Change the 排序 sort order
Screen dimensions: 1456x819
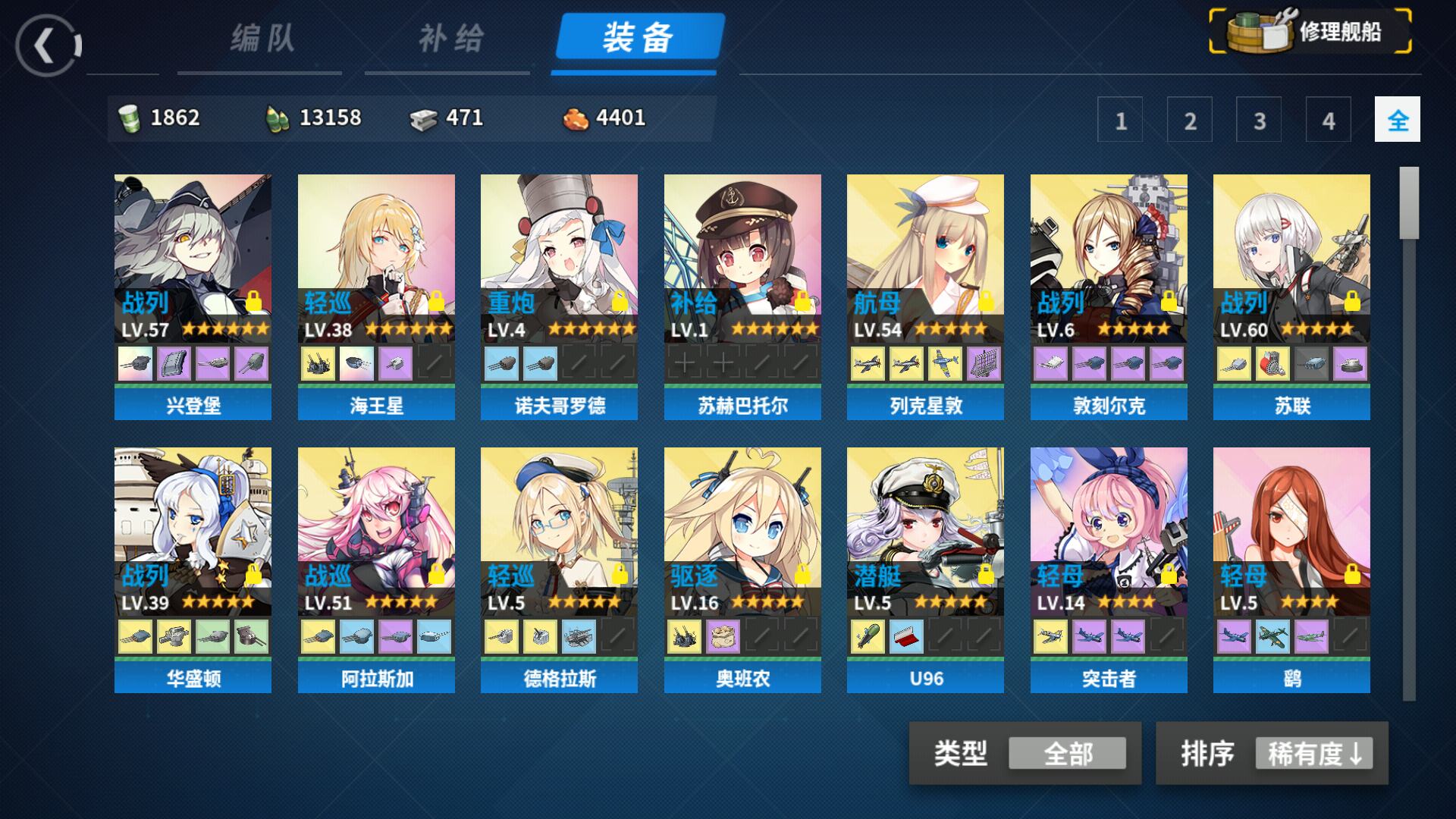pyautogui.click(x=1313, y=754)
